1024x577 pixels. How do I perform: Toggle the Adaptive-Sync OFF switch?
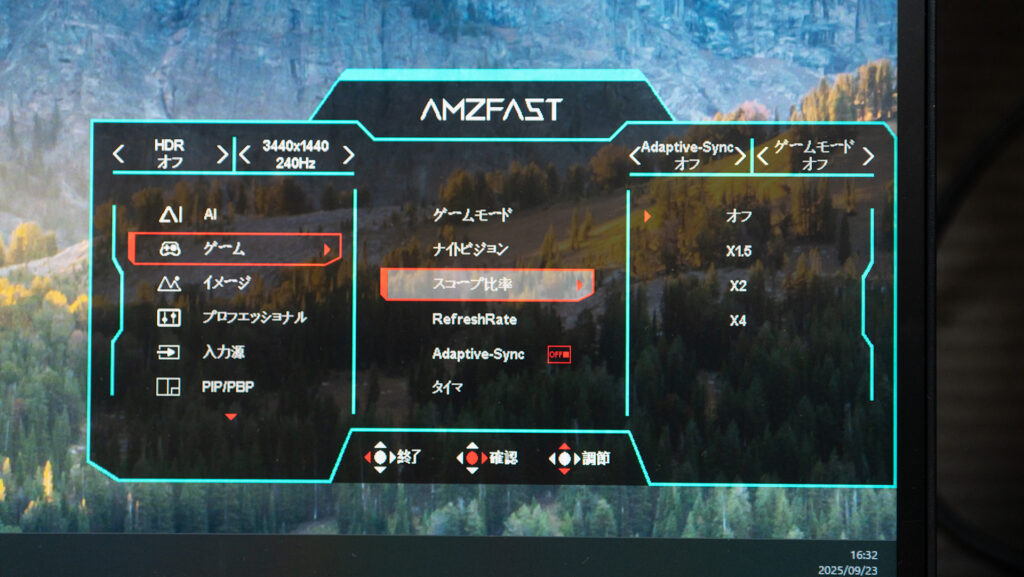(x=558, y=354)
